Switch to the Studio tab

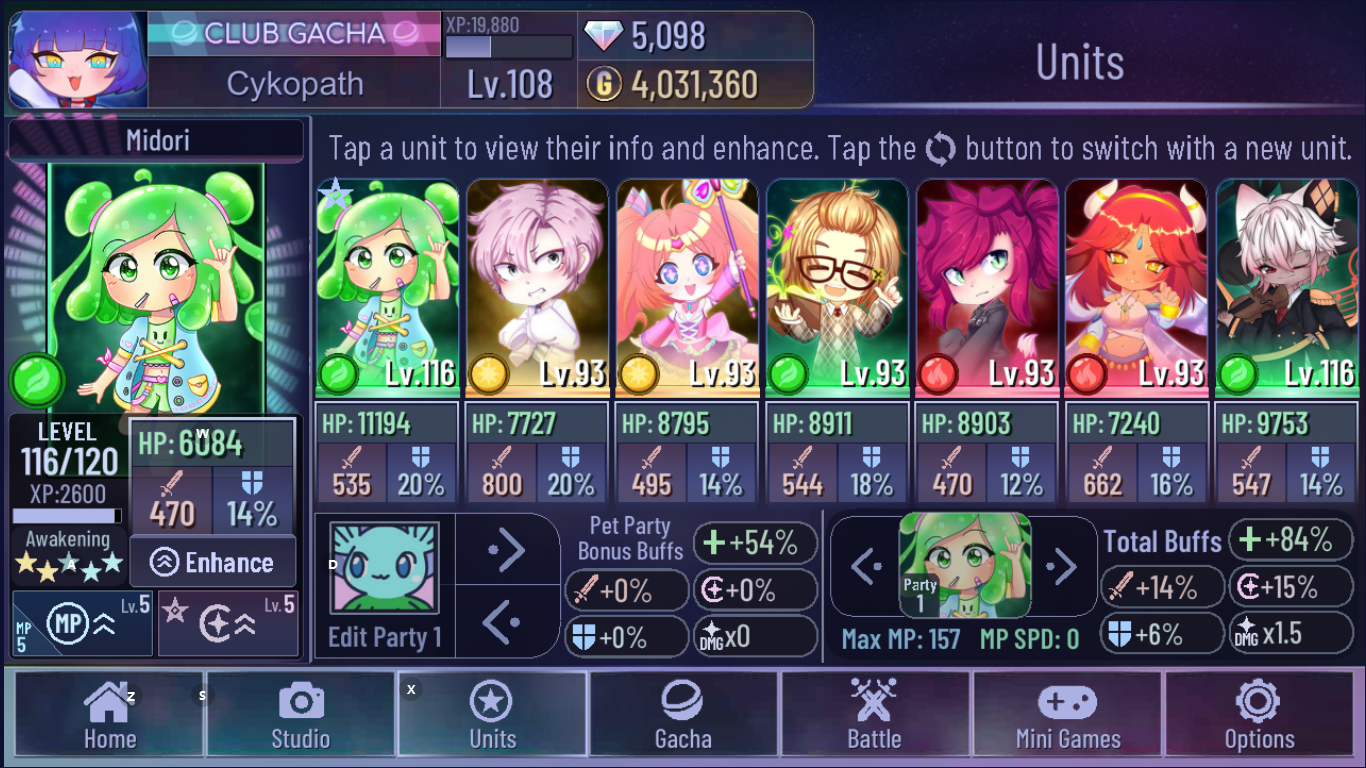pyautogui.click(x=300, y=714)
